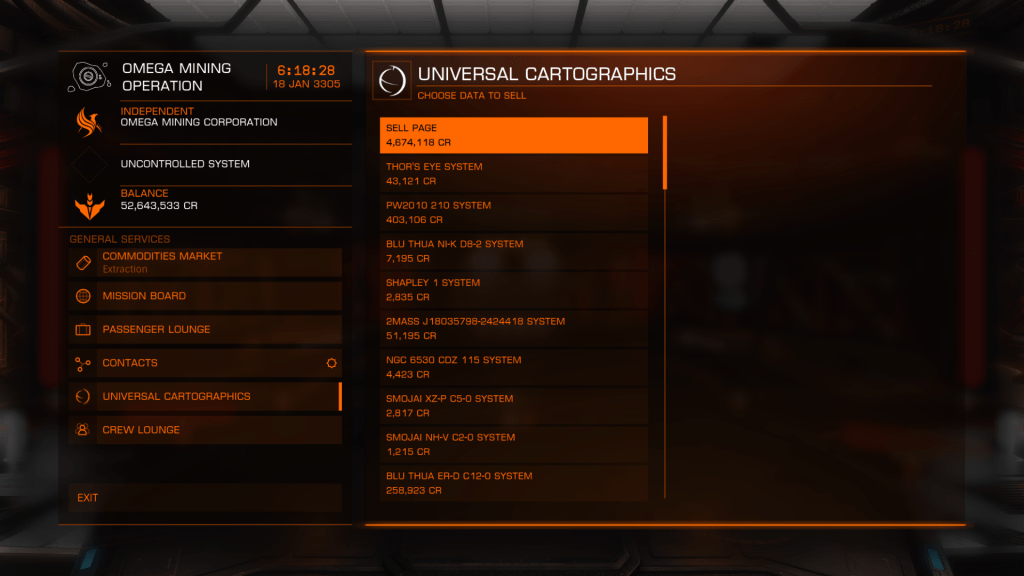Screen dimensions: 1024x576
Task: Select NGC 6530 CDZ 115 System
Action: (514, 367)
